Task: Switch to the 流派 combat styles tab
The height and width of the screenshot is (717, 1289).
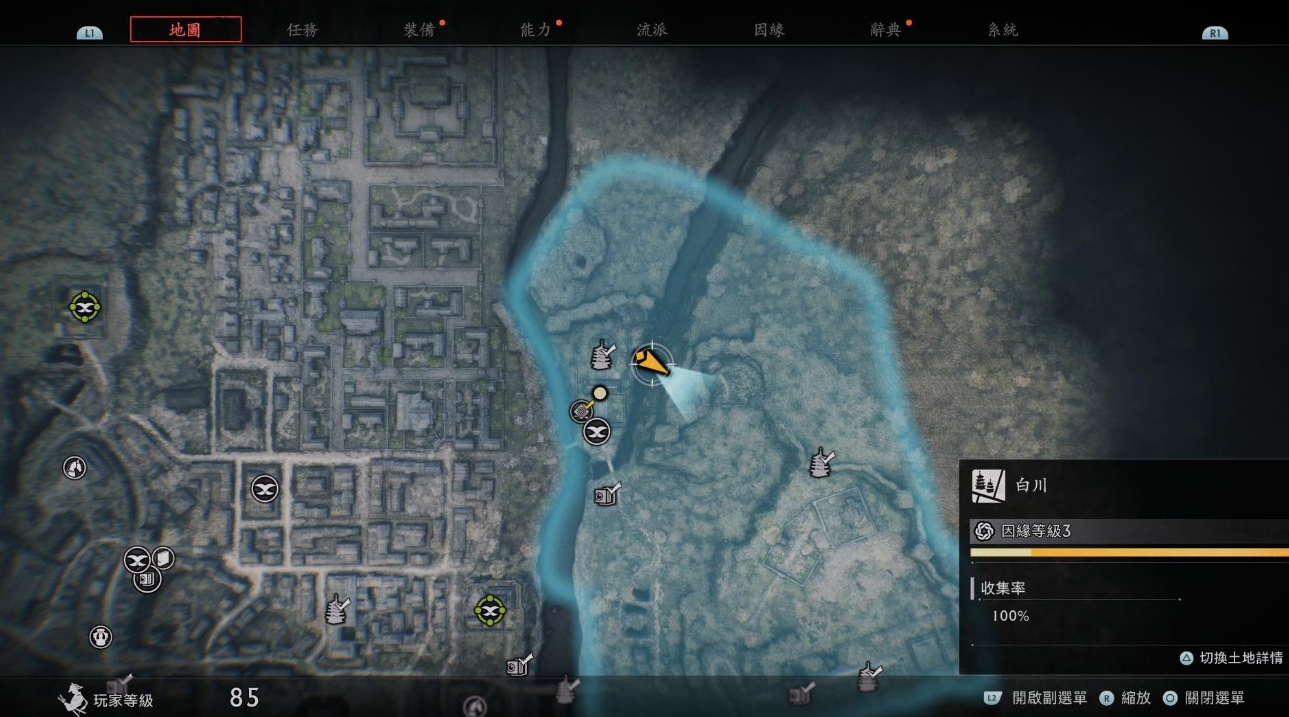Action: coord(652,30)
